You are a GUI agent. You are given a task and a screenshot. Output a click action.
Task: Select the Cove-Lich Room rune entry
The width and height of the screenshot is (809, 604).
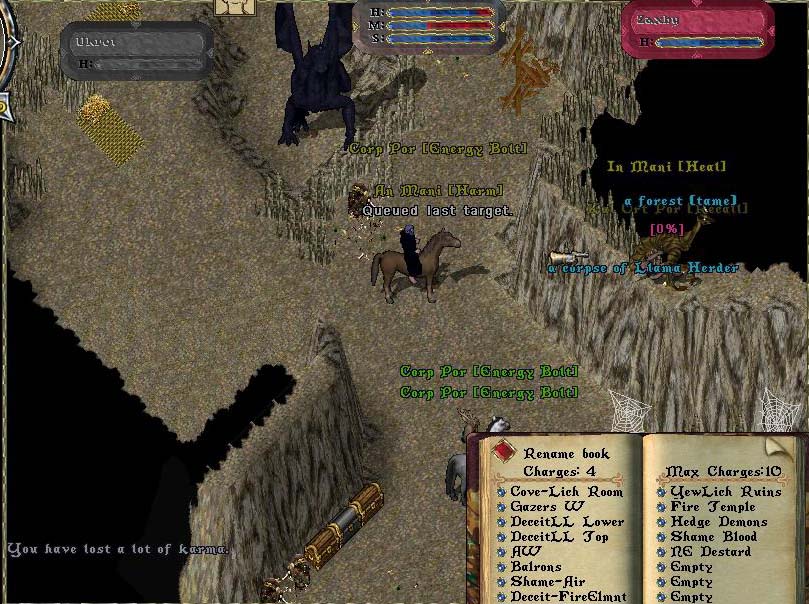[x=566, y=492]
